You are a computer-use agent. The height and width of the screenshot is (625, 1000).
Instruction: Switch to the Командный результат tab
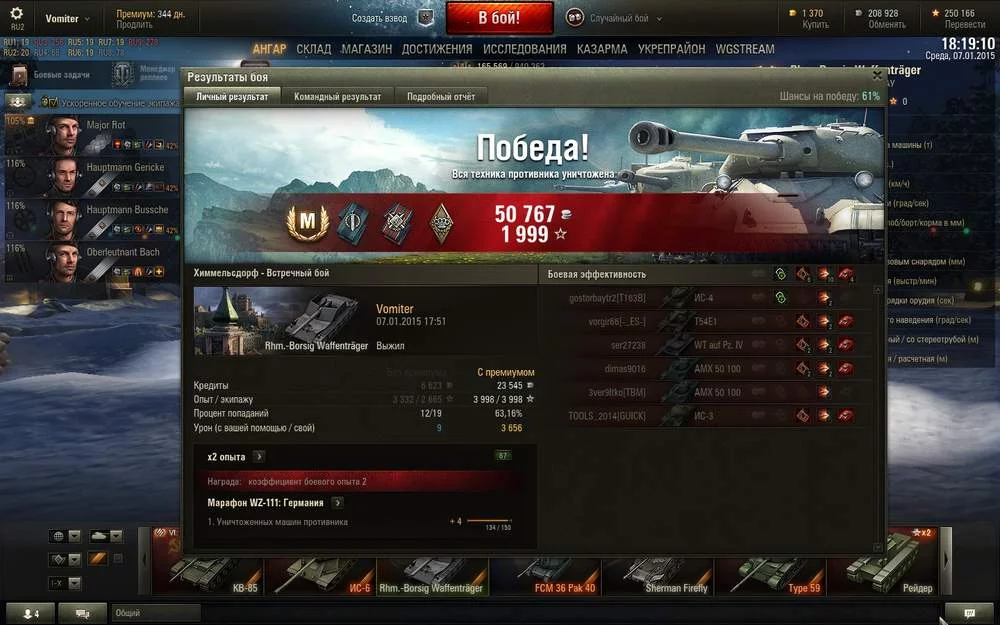point(337,97)
